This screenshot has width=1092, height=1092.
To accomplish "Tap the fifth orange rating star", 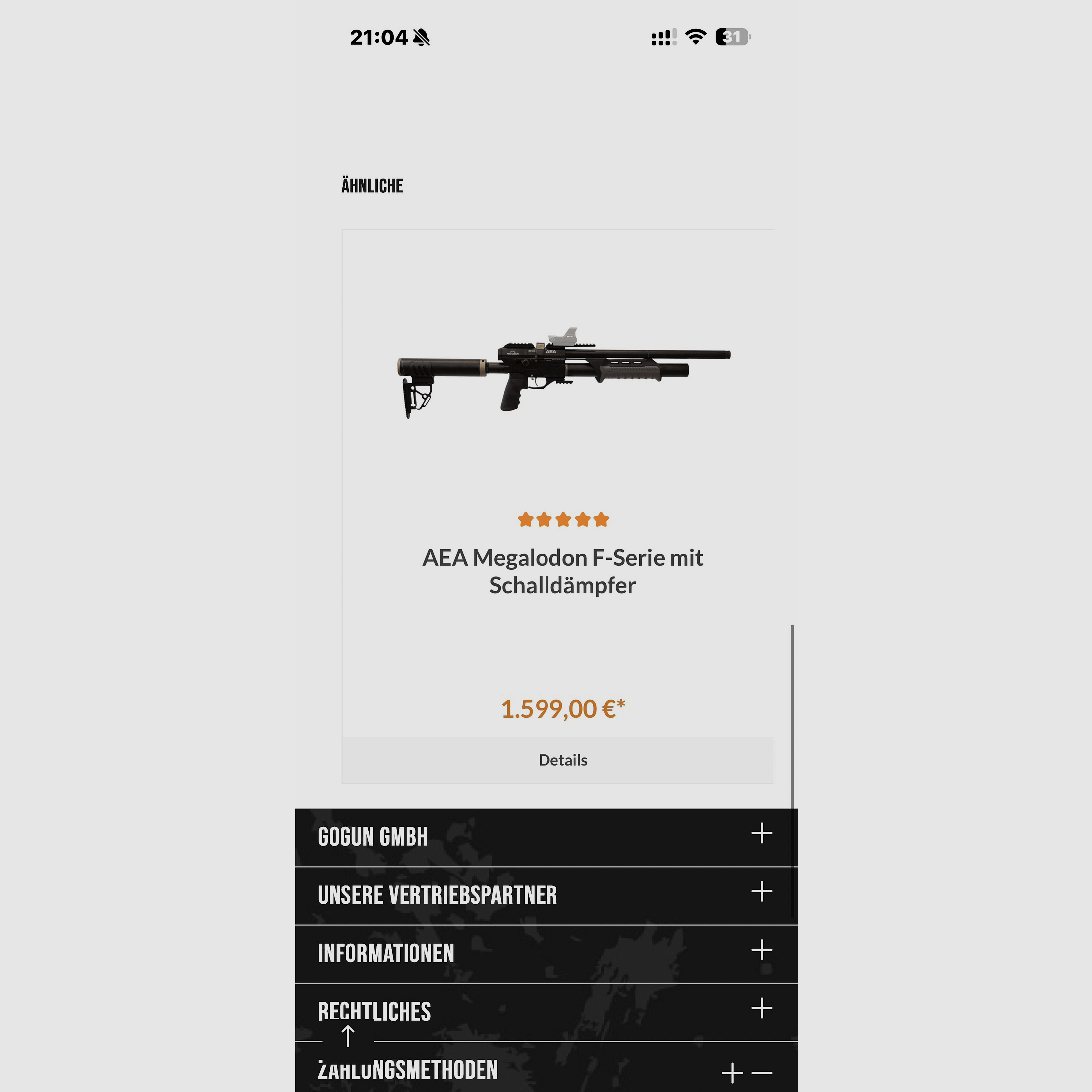I will point(602,519).
